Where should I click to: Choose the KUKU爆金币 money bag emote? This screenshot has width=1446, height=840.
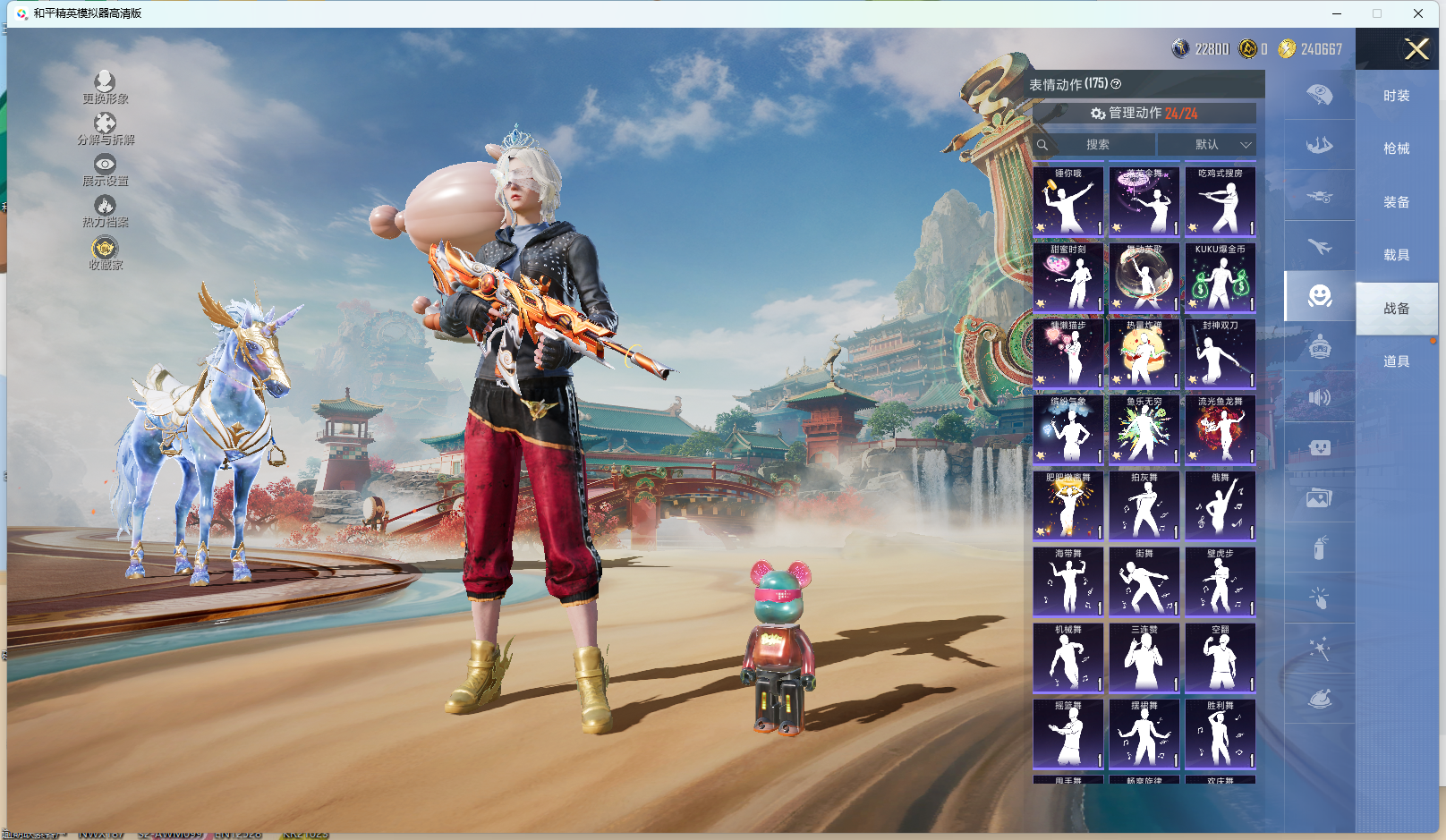click(1220, 277)
